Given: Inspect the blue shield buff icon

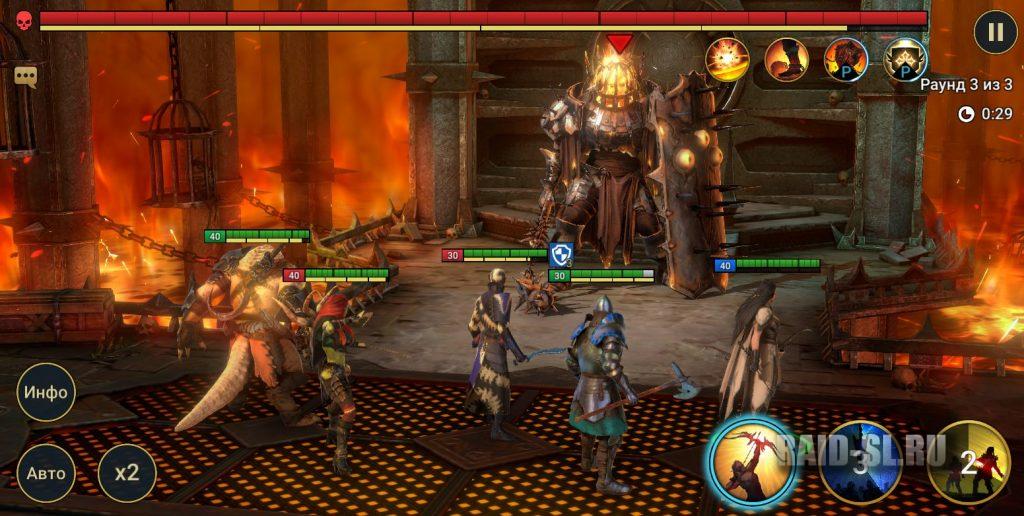Looking at the screenshot, I should tap(559, 256).
